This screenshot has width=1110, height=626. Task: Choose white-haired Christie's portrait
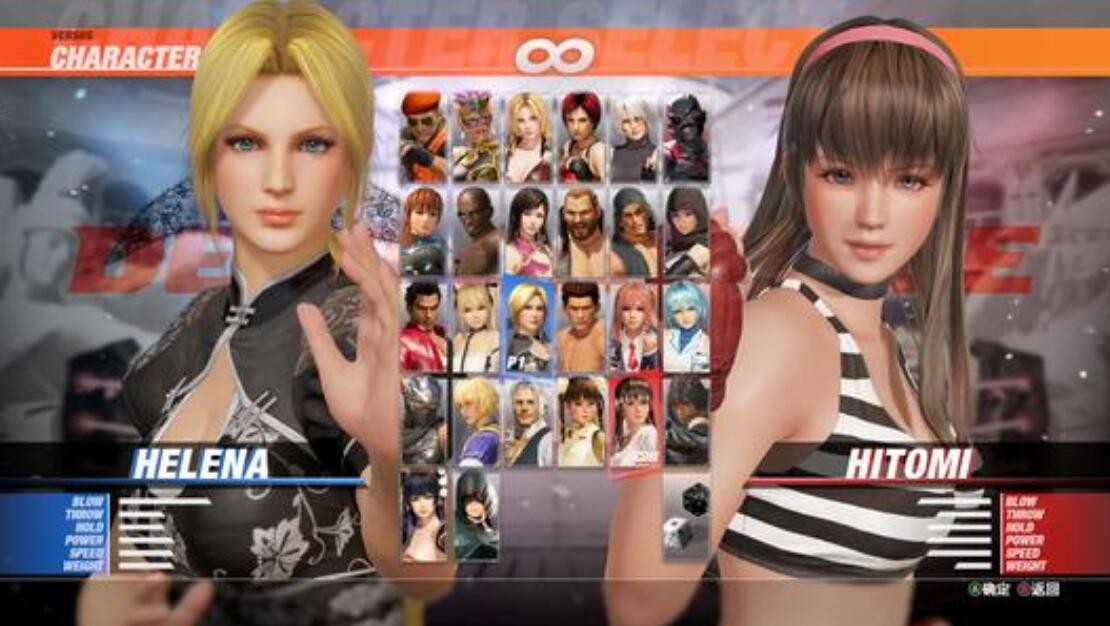pos(633,137)
